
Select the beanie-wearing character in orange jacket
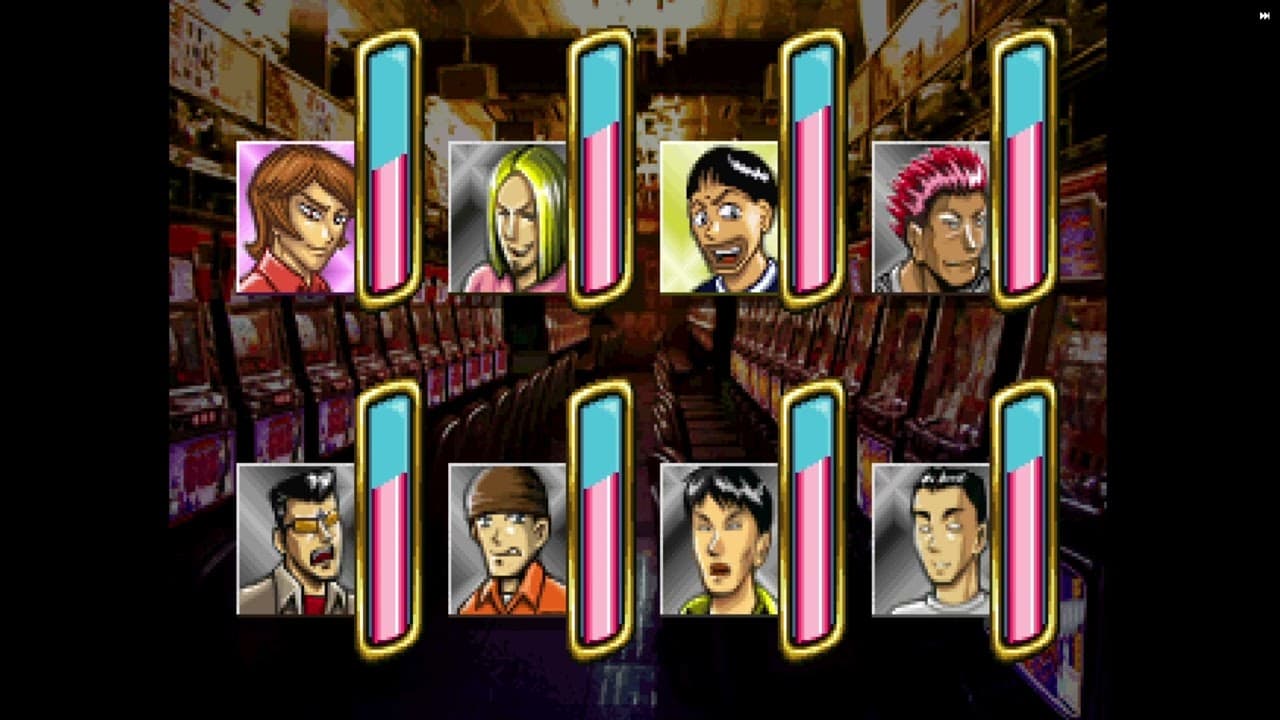507,539
